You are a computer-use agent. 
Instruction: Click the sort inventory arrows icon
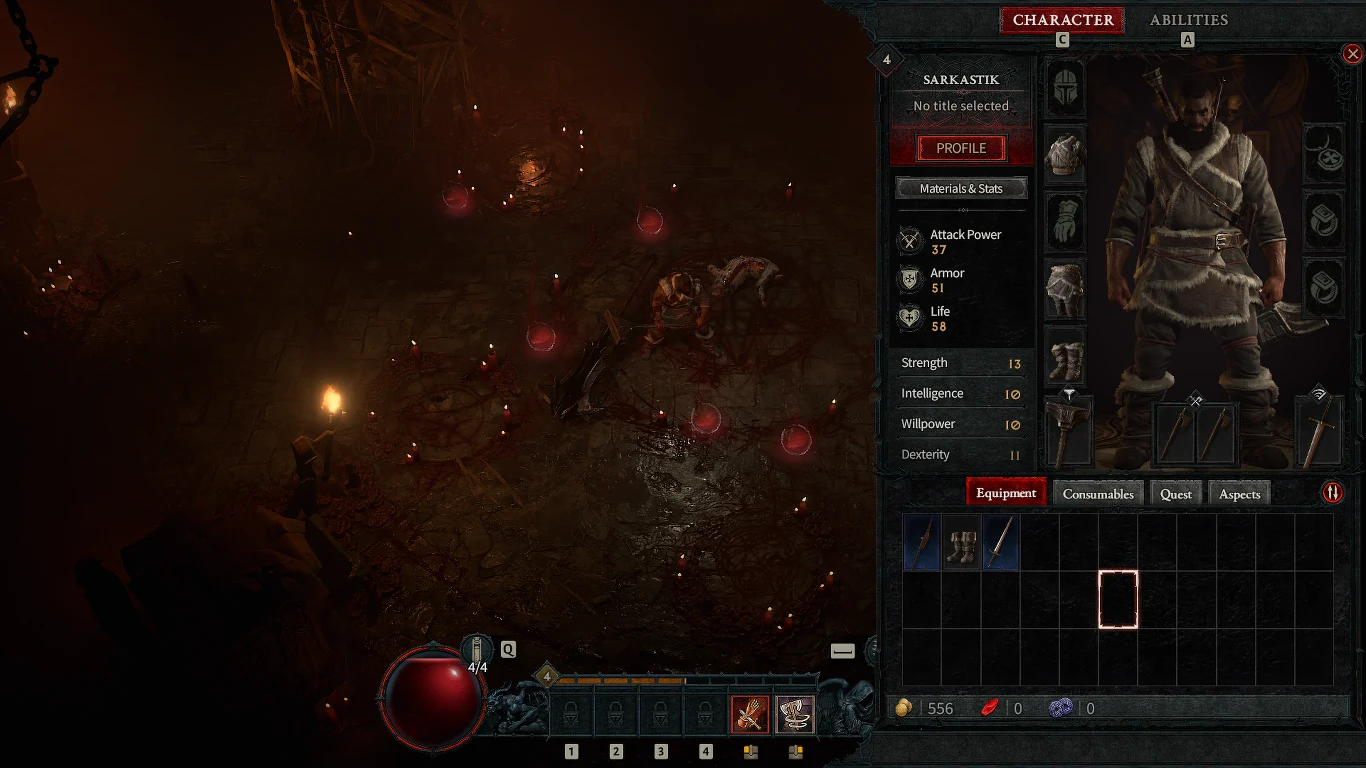[x=1334, y=492]
